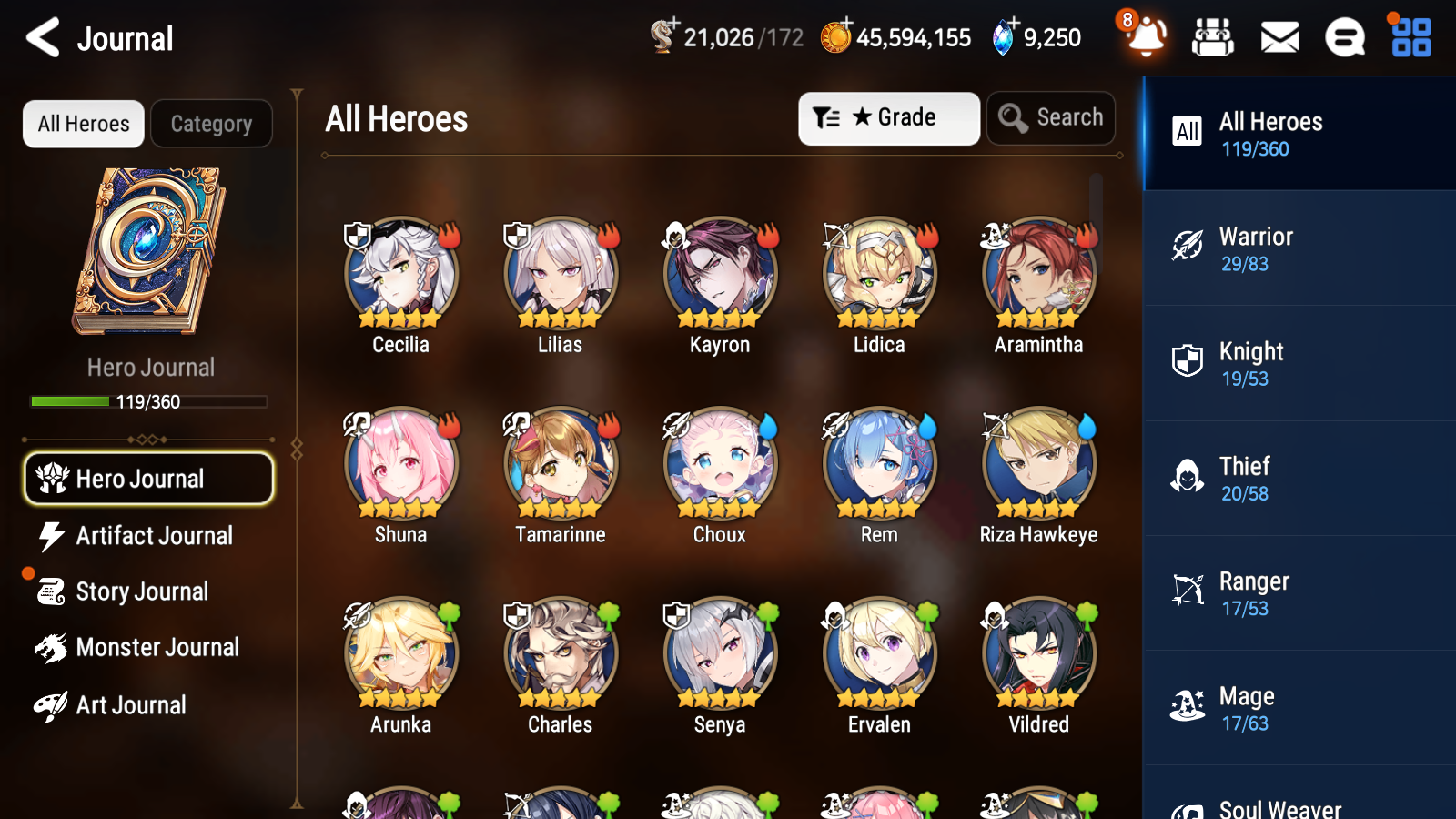Switch to the Category tab
This screenshot has height=819, width=1456.
click(x=211, y=124)
